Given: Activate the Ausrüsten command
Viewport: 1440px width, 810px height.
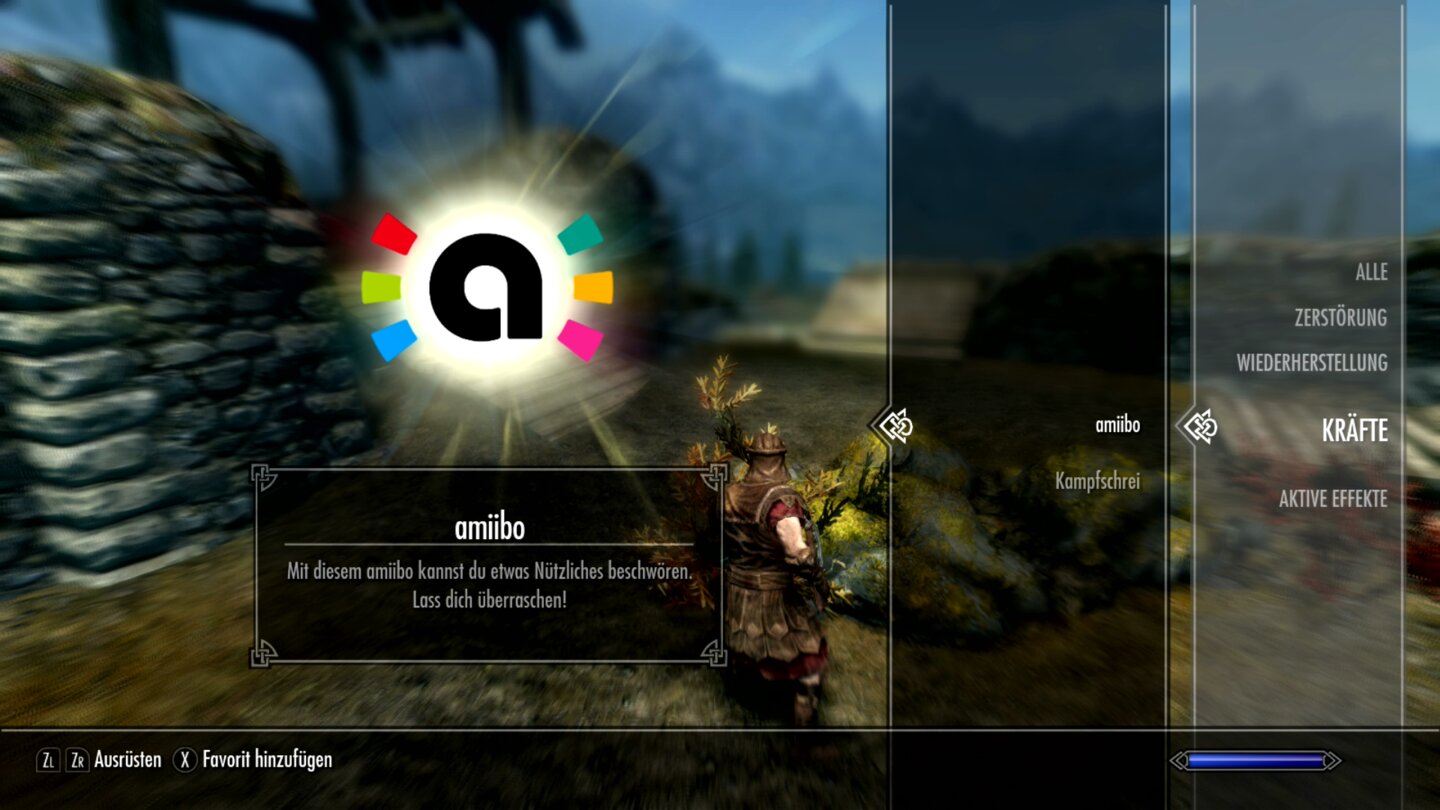Looking at the screenshot, I should (x=129, y=759).
